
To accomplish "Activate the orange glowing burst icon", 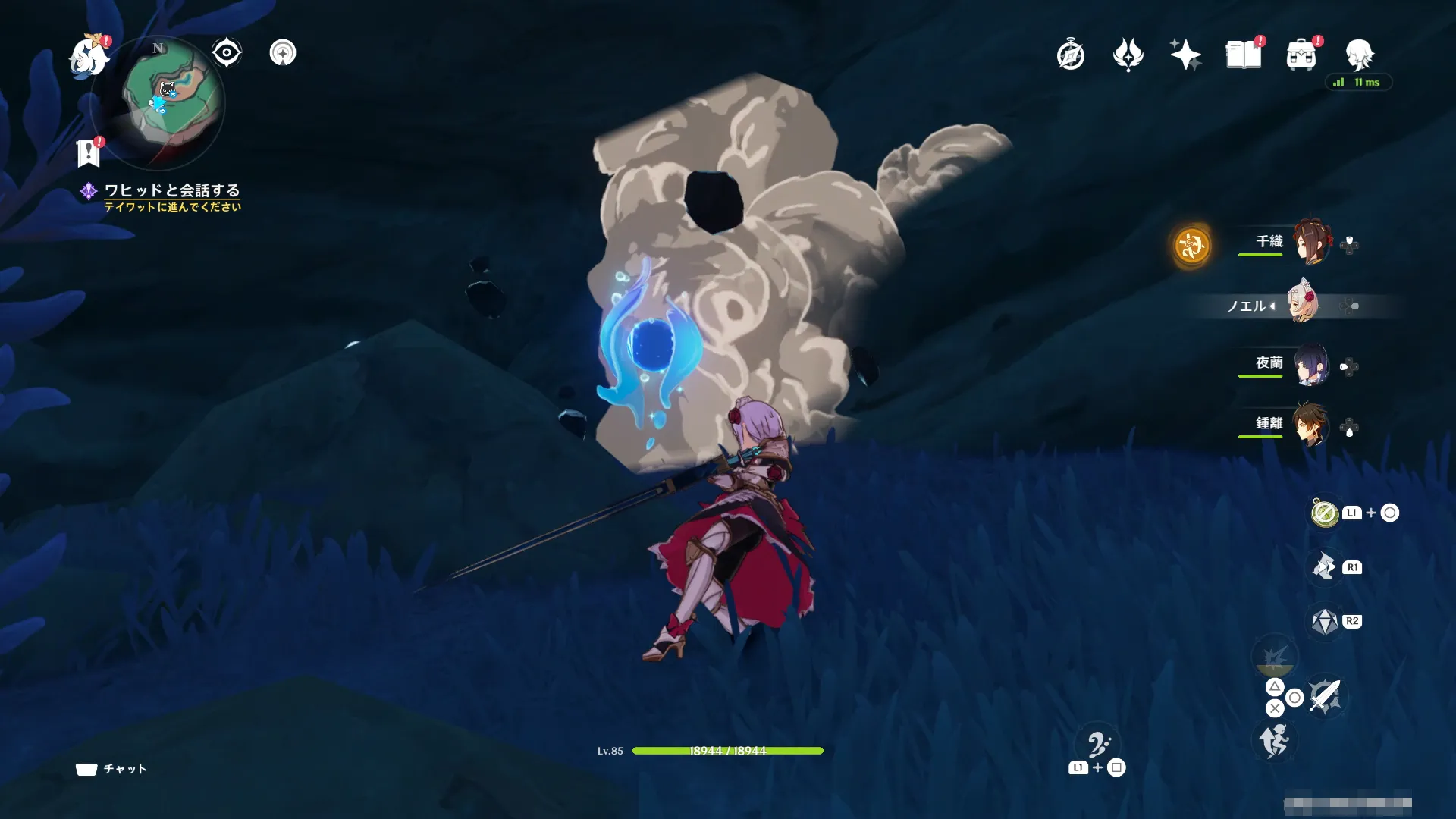I will [x=1191, y=246].
